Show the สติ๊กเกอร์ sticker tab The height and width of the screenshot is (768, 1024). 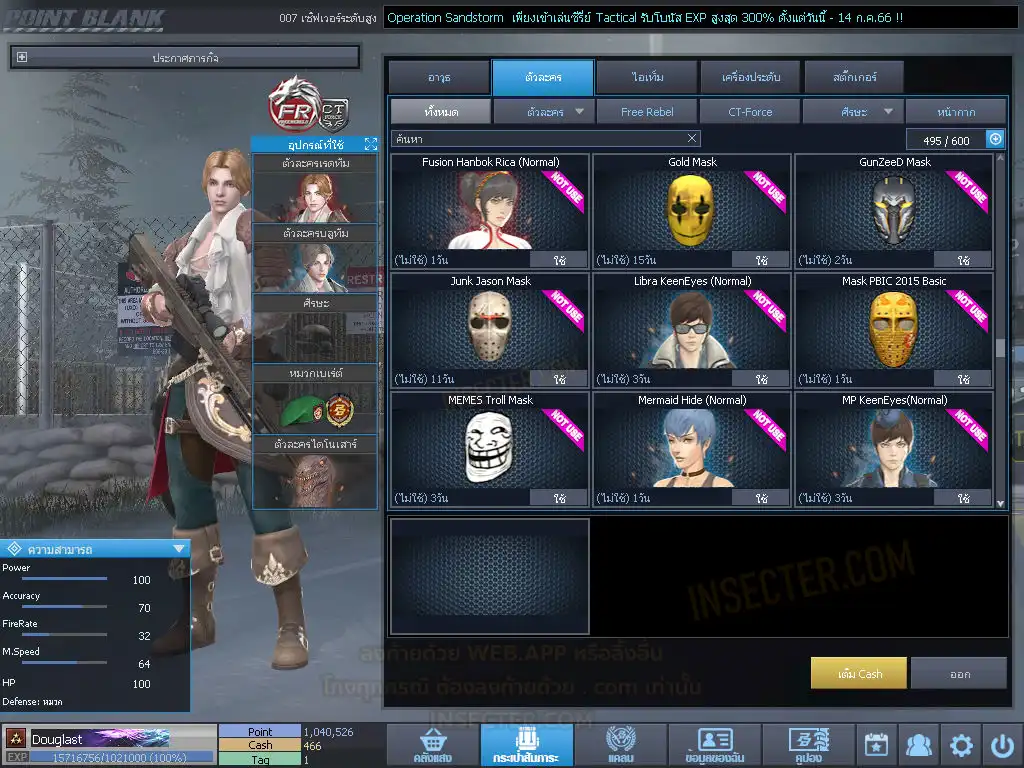pyautogui.click(x=853, y=77)
